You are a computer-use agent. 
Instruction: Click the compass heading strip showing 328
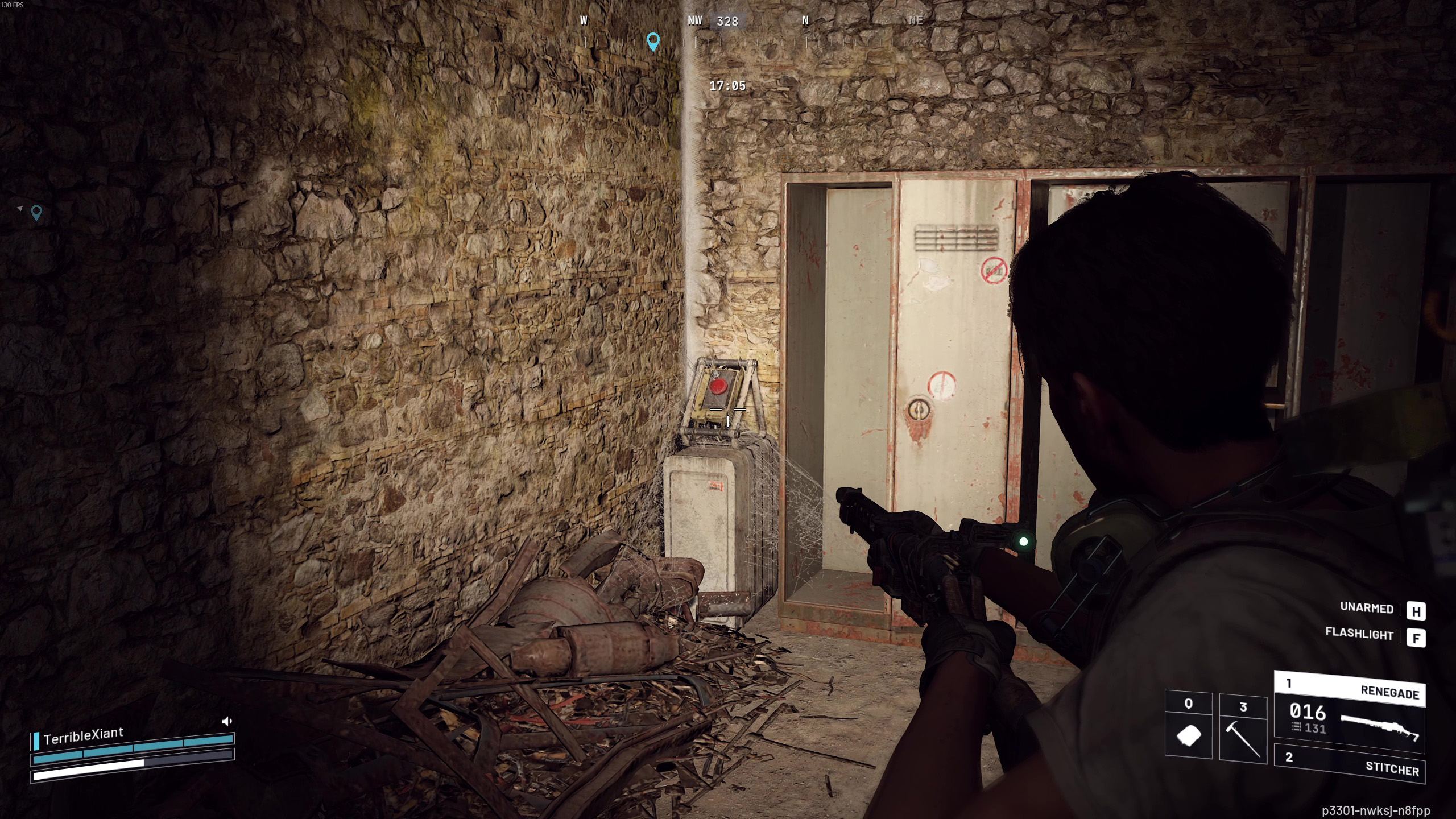(x=727, y=22)
